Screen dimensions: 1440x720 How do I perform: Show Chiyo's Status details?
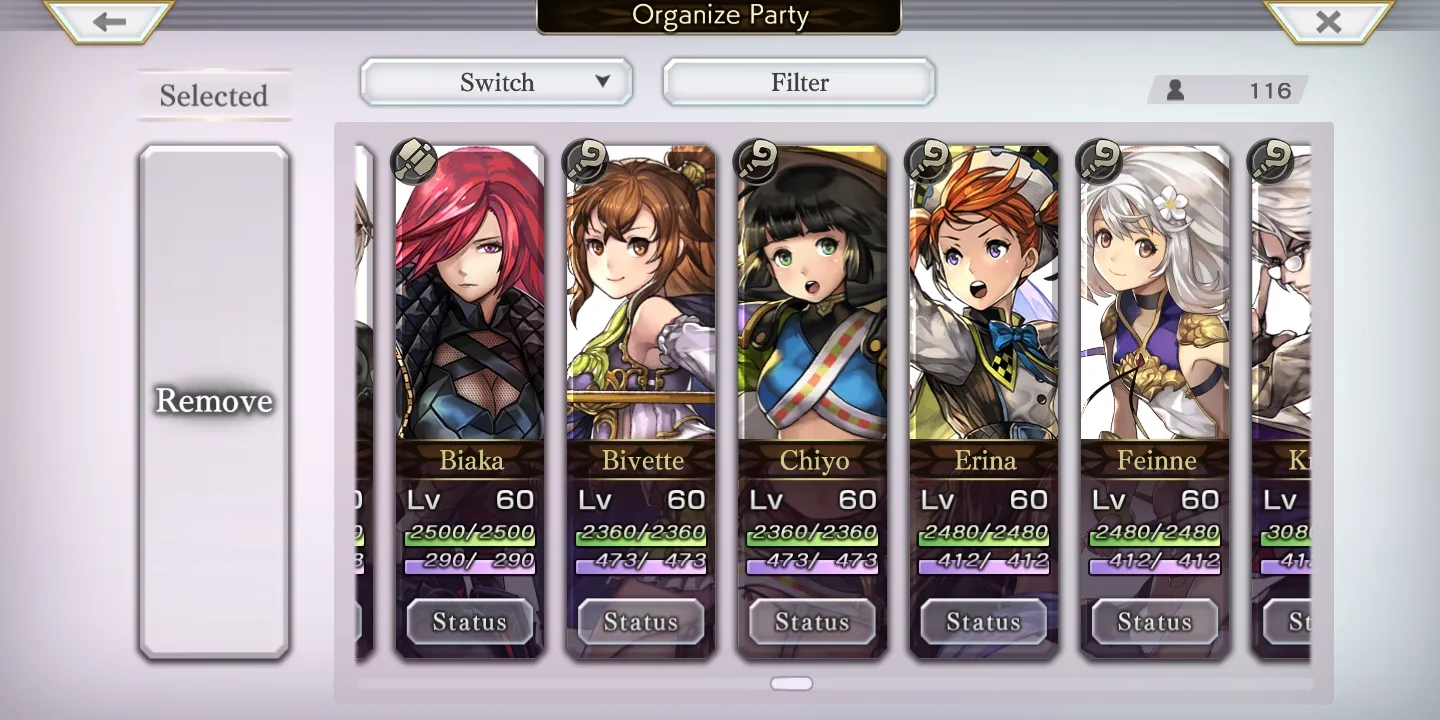(812, 622)
